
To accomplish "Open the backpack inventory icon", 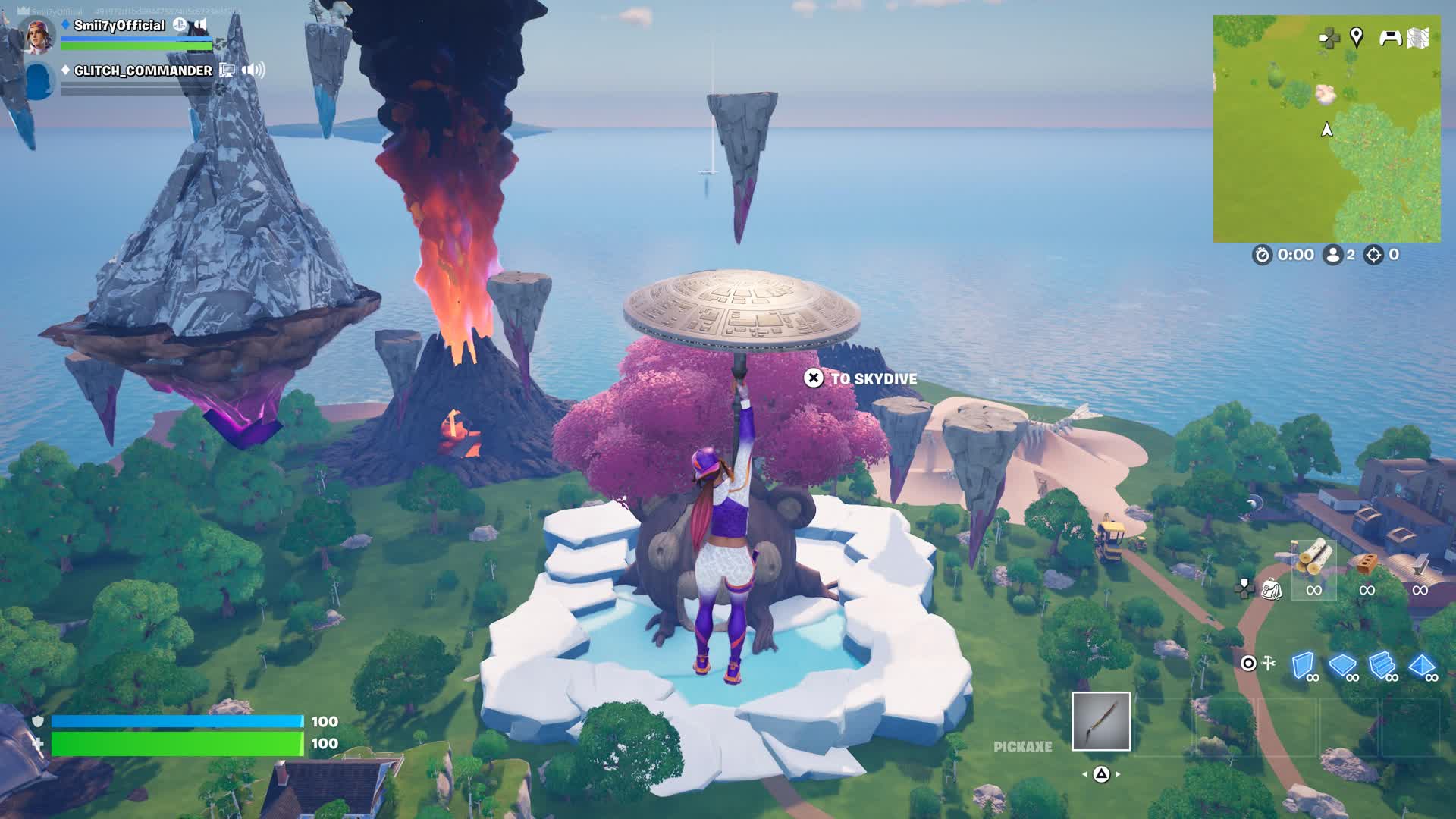I will pos(1272,588).
